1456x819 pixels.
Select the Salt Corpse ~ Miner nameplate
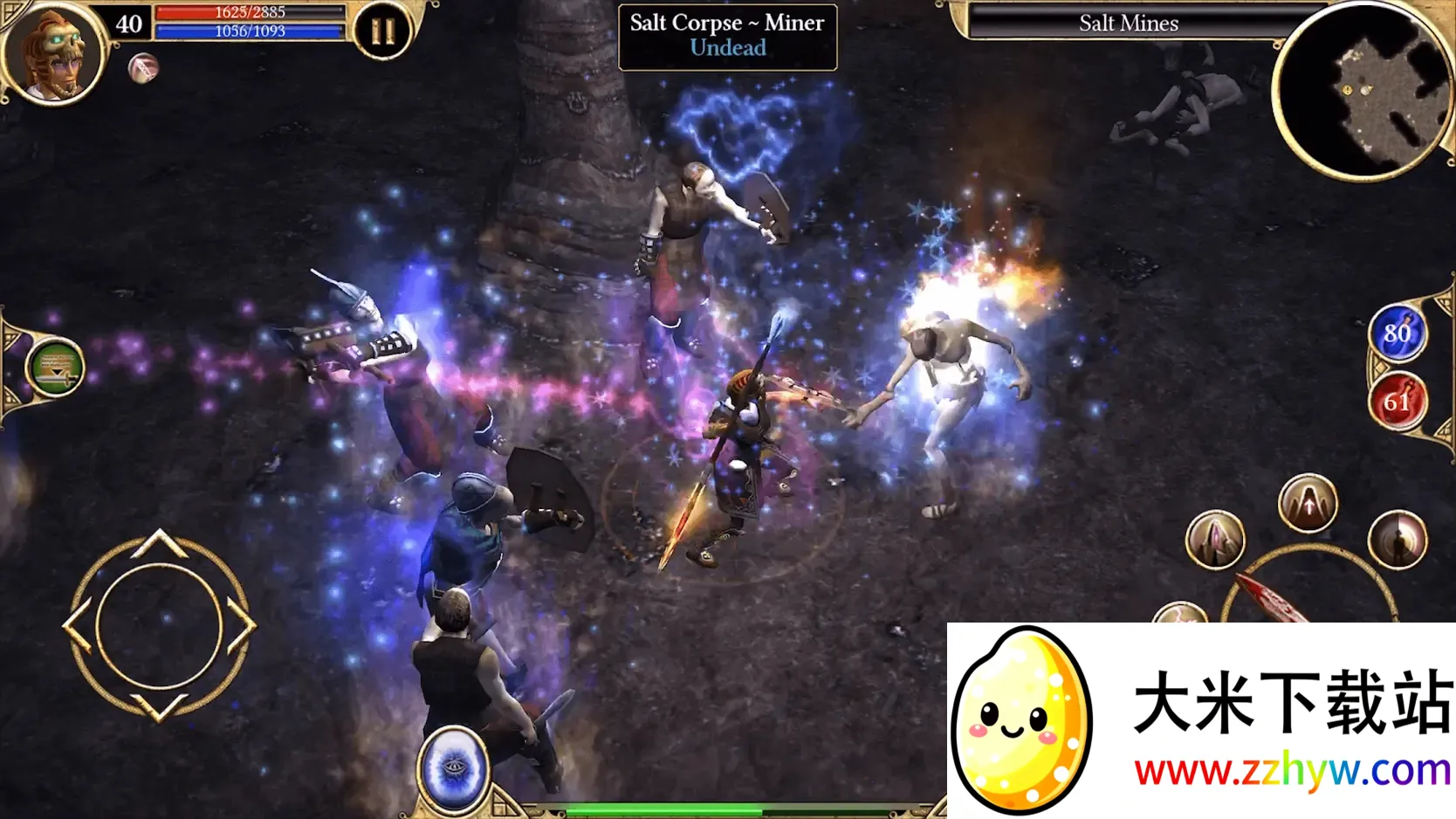click(x=725, y=35)
